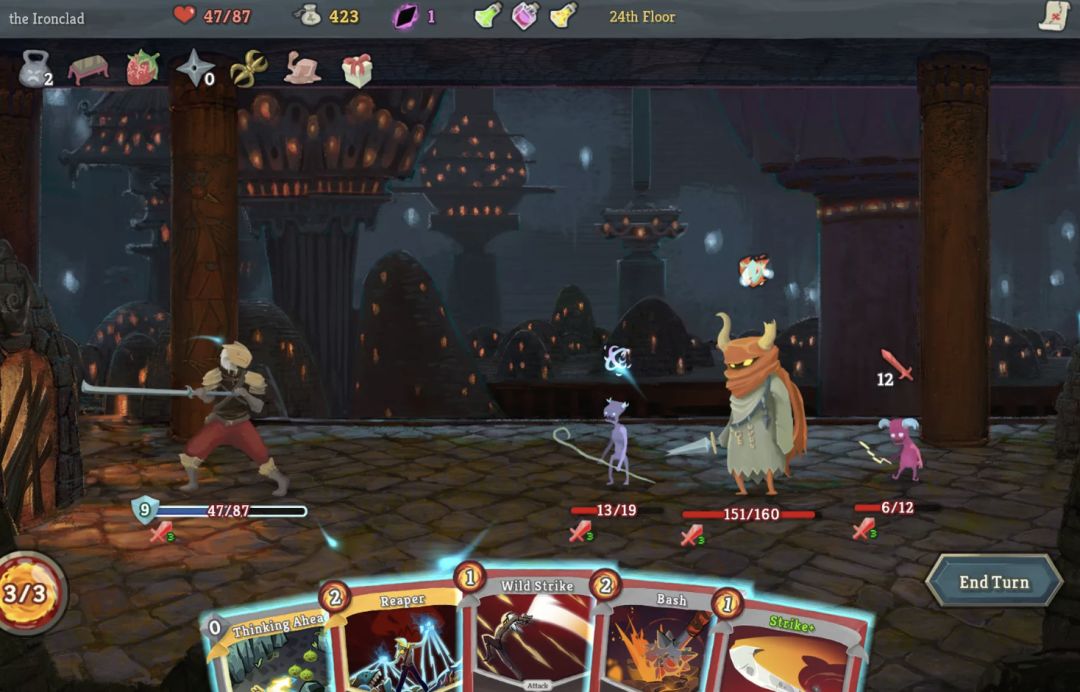View the pink bench relic
The height and width of the screenshot is (692, 1080).
tap(88, 69)
